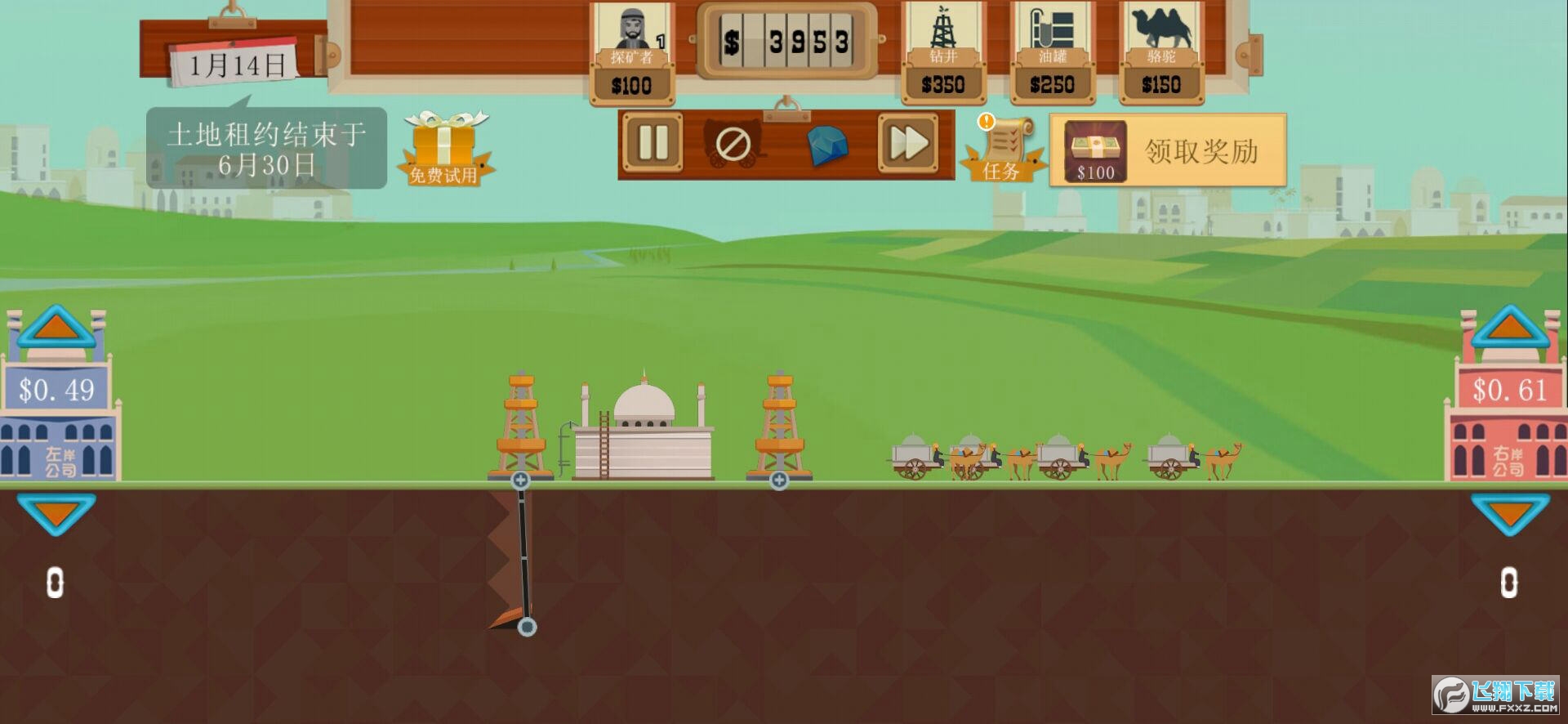Select the blue diamond icon
This screenshot has width=1568, height=724.
pos(826,146)
